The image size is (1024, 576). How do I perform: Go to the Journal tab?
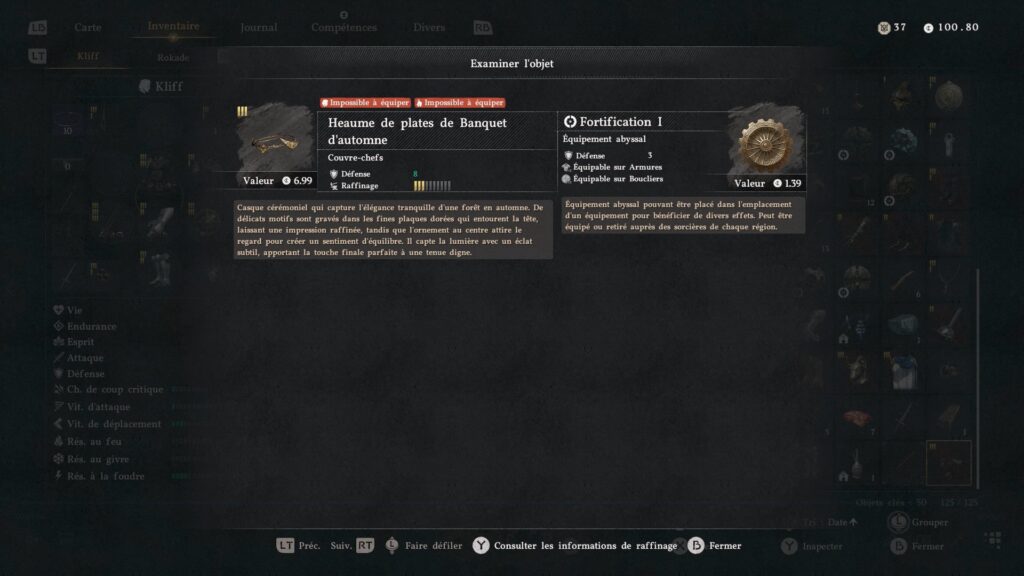[x=259, y=27]
